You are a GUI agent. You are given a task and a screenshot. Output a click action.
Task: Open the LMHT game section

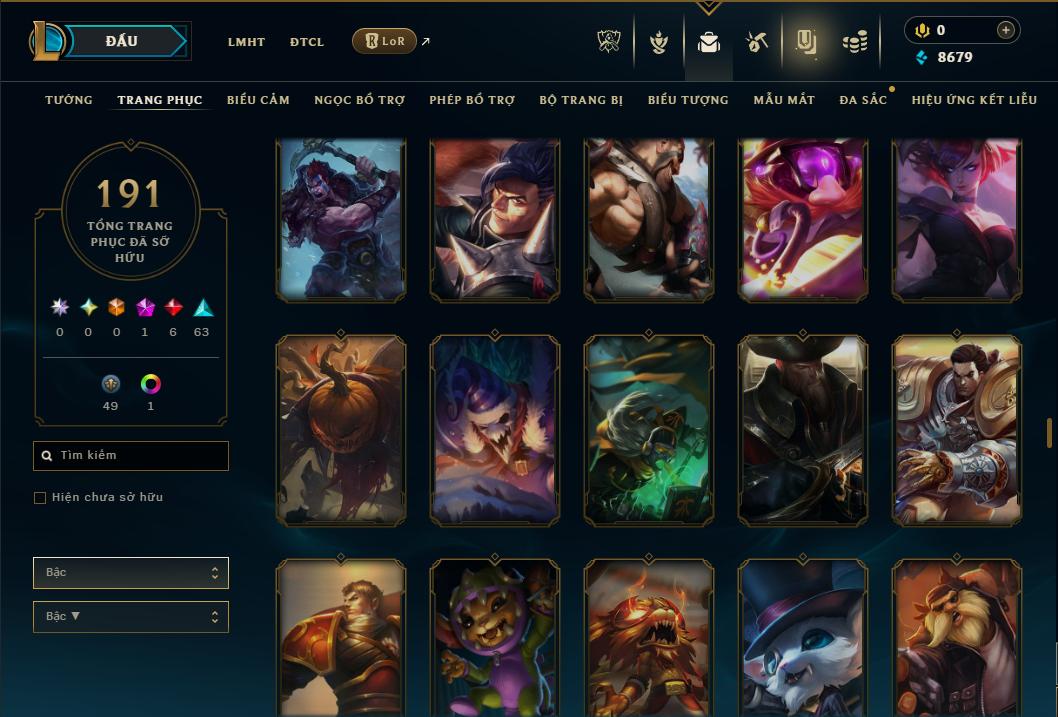tap(246, 42)
